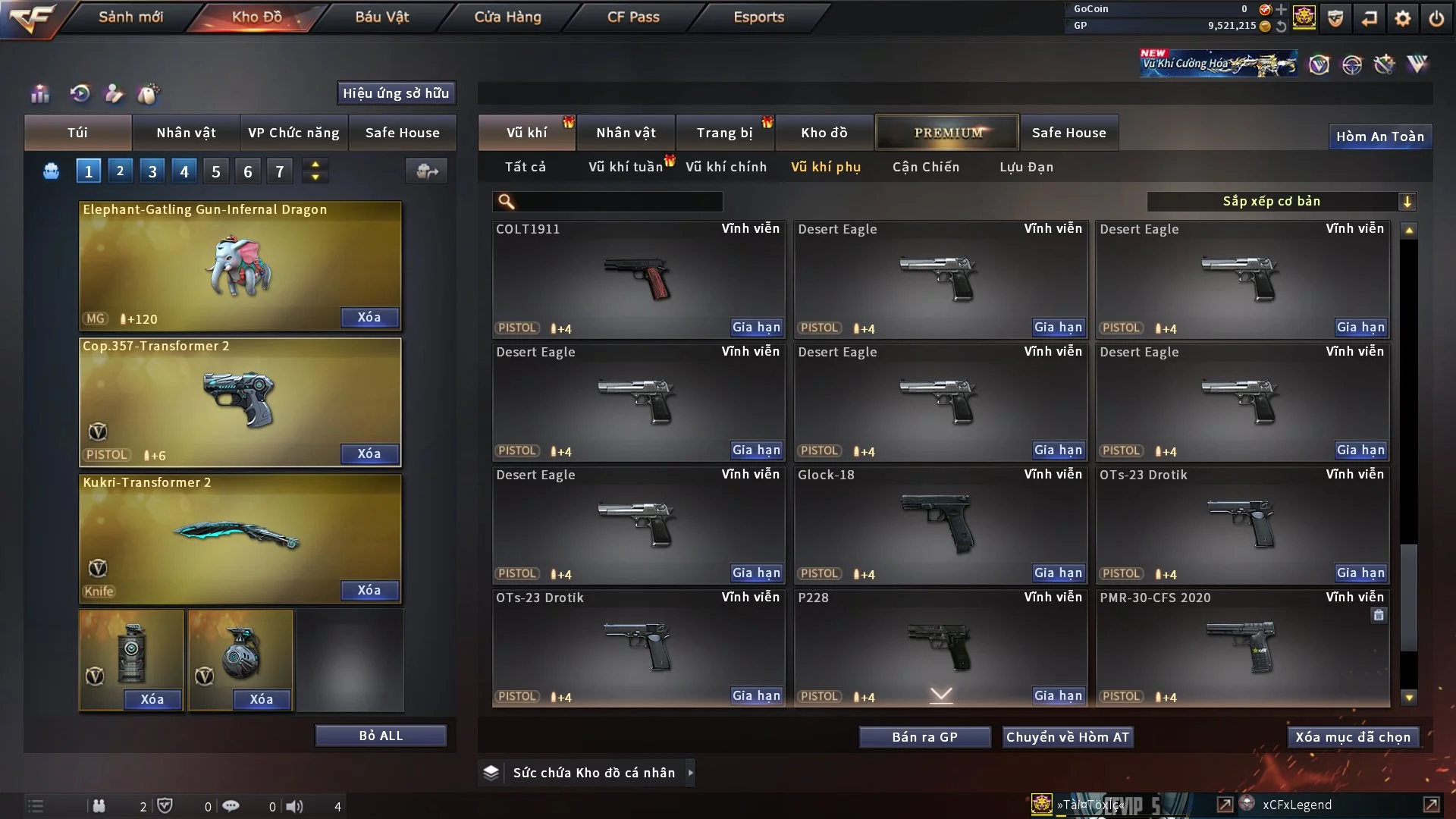Sell items using Bán ra GP
This screenshot has width=1456, height=819.
pos(924,737)
